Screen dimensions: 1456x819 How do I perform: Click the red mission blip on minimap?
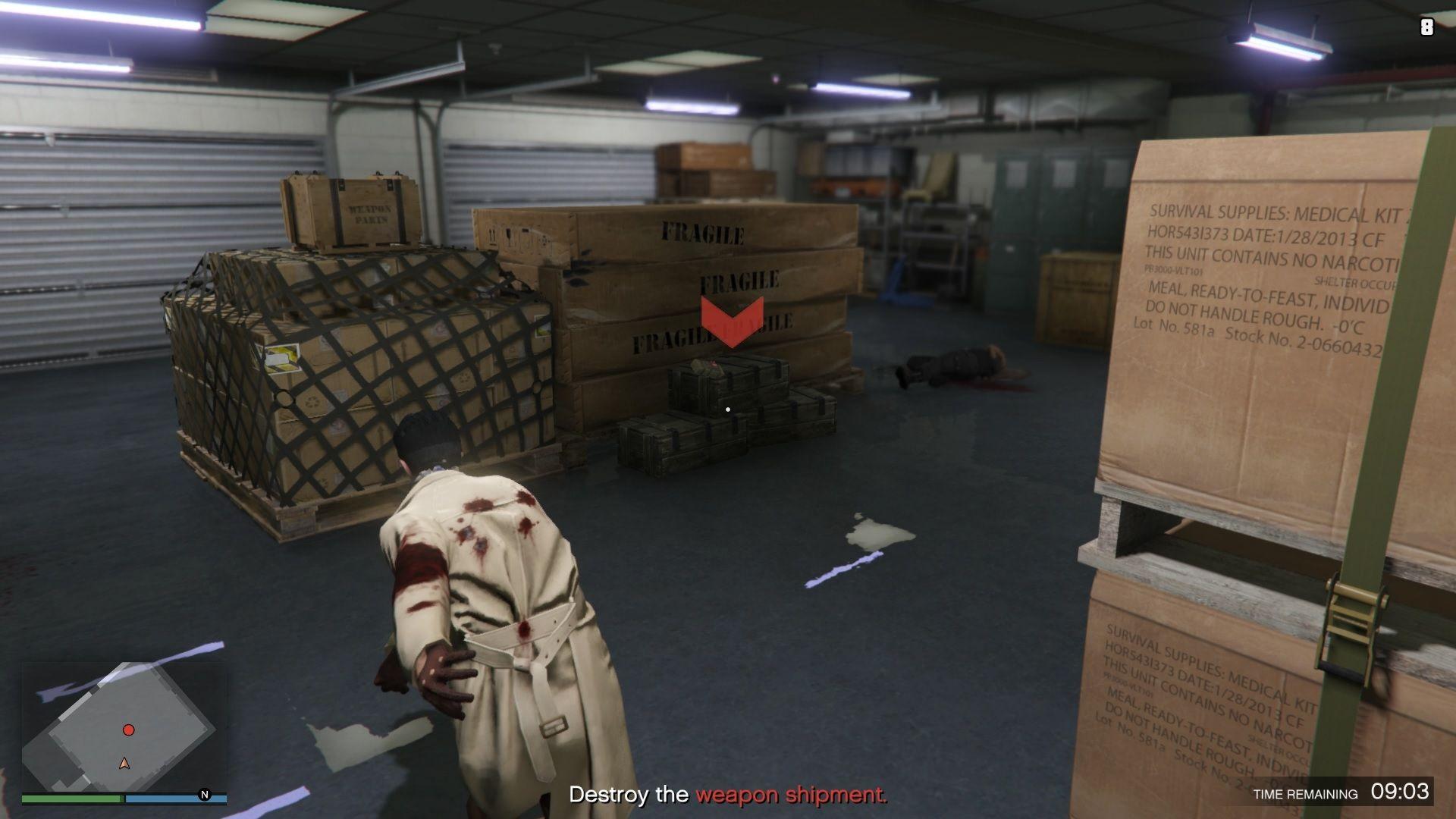point(129,729)
